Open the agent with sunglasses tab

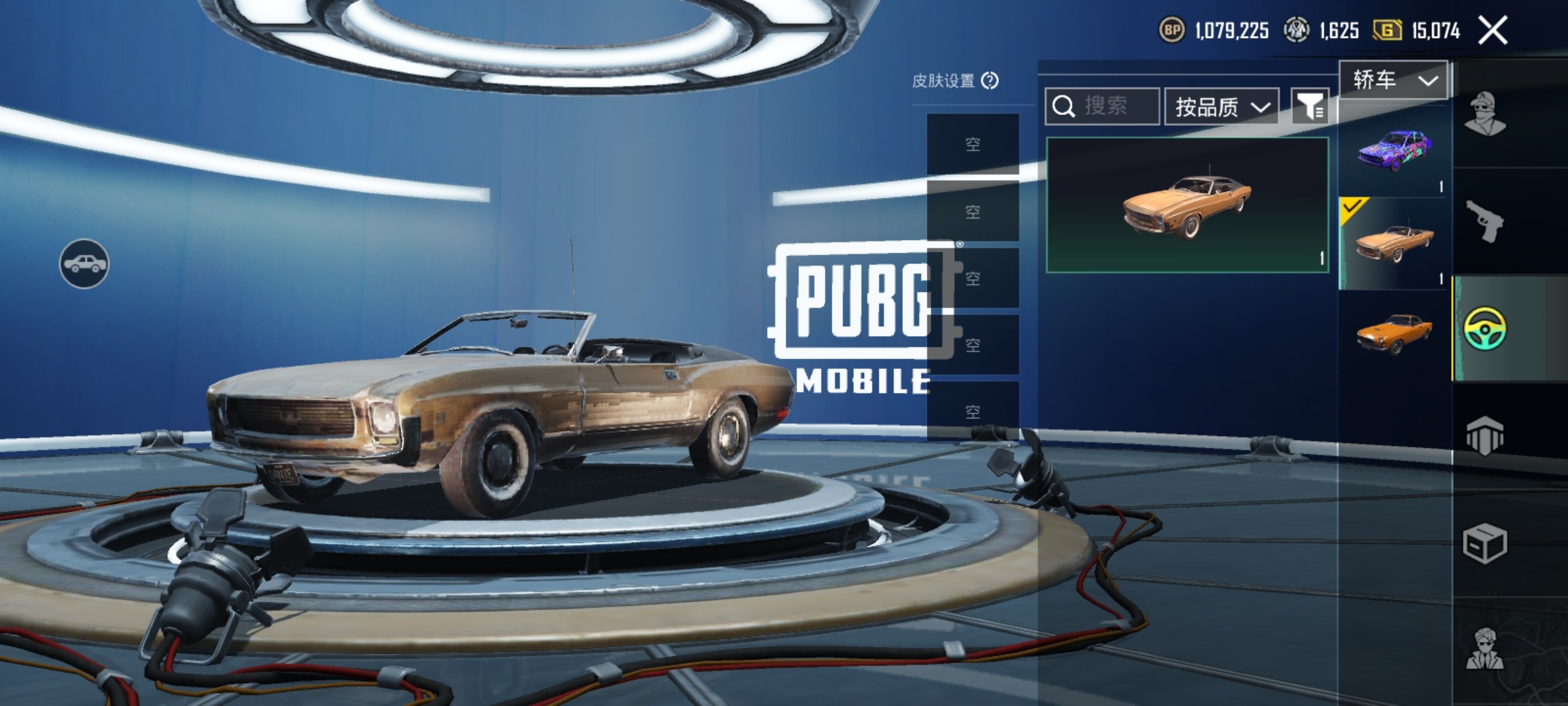pyautogui.click(x=1484, y=648)
